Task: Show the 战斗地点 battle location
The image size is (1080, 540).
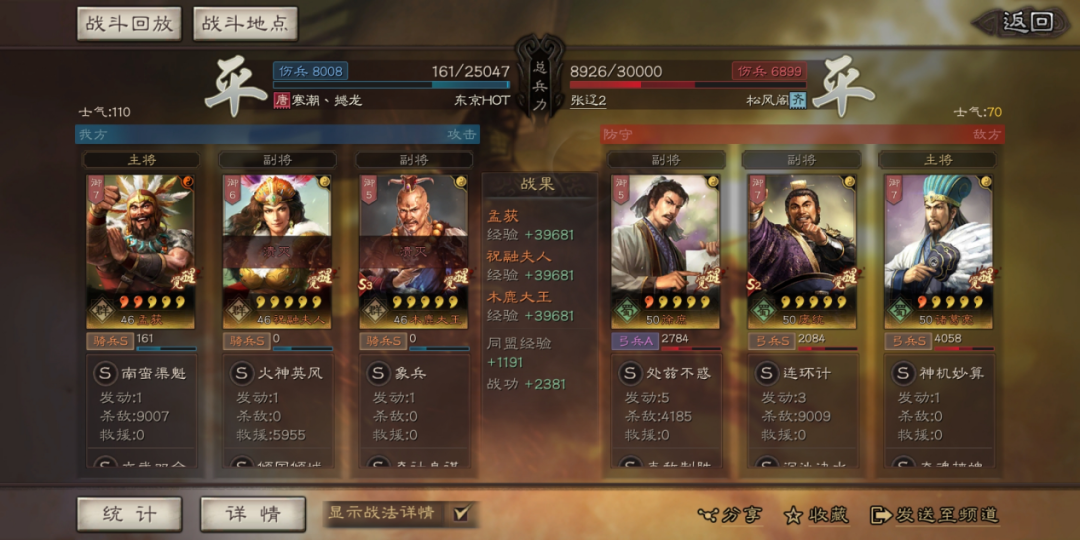Action: click(x=245, y=24)
